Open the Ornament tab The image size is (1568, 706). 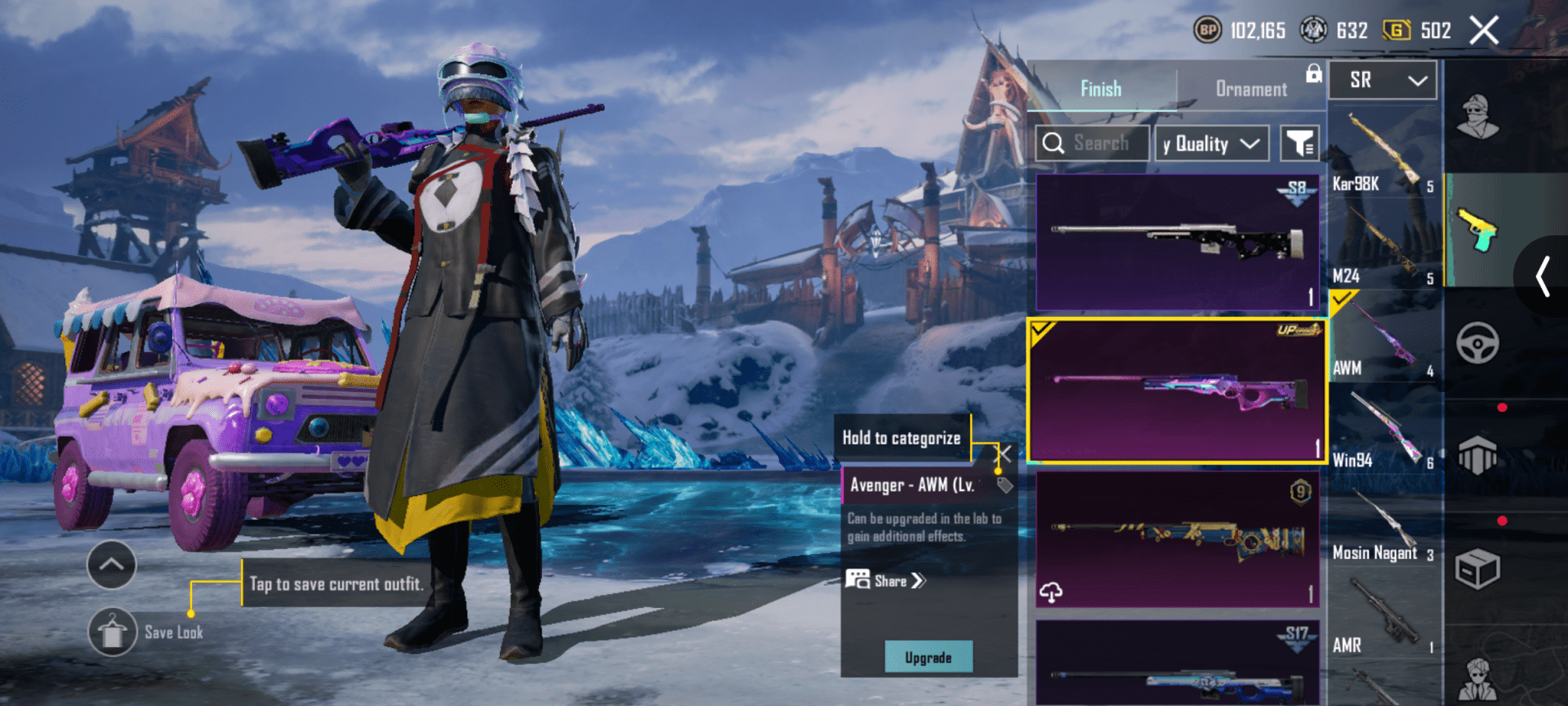coord(1250,88)
